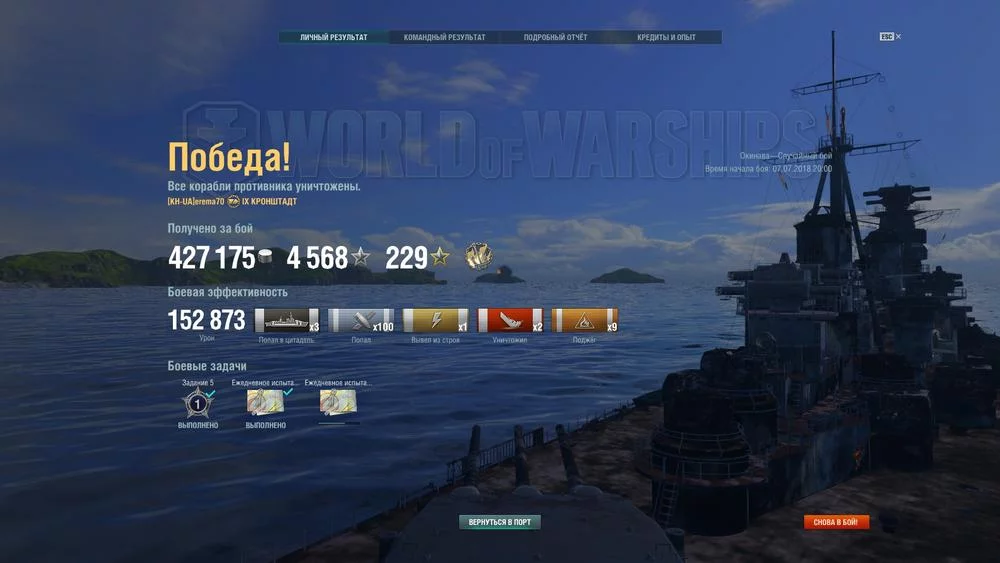Screen dimensions: 1000x563
Task: Close the results screen with the X
Action: (898, 37)
